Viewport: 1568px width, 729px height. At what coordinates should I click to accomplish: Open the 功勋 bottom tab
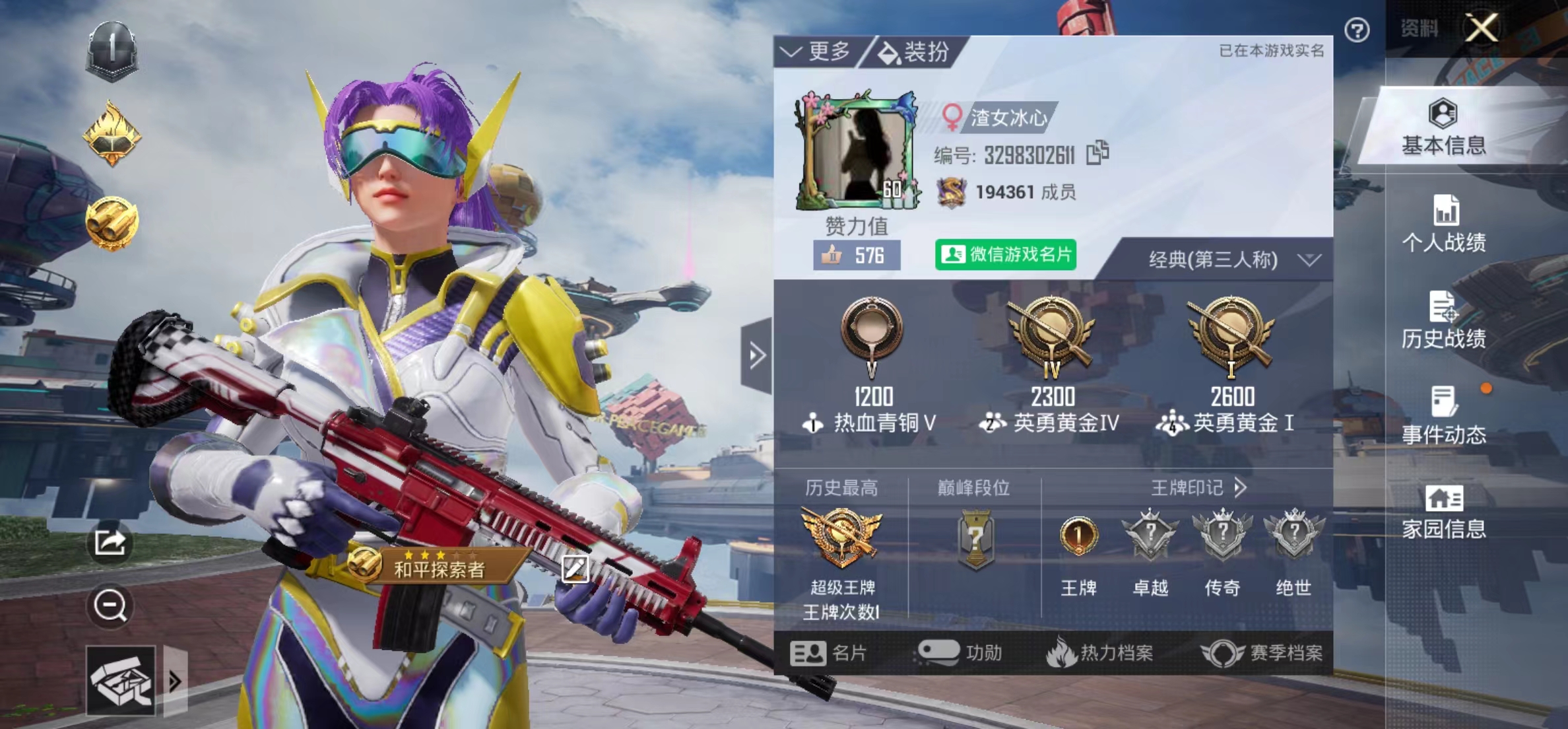[x=961, y=653]
